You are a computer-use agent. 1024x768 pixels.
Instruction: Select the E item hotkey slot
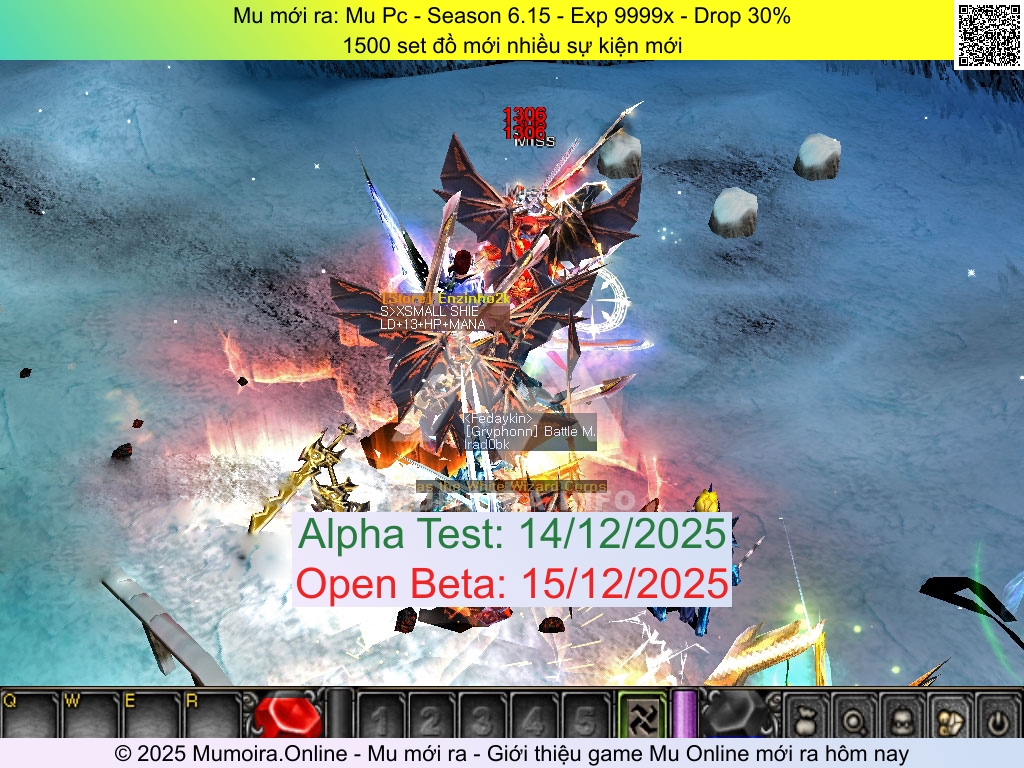pyautogui.click(x=150, y=714)
